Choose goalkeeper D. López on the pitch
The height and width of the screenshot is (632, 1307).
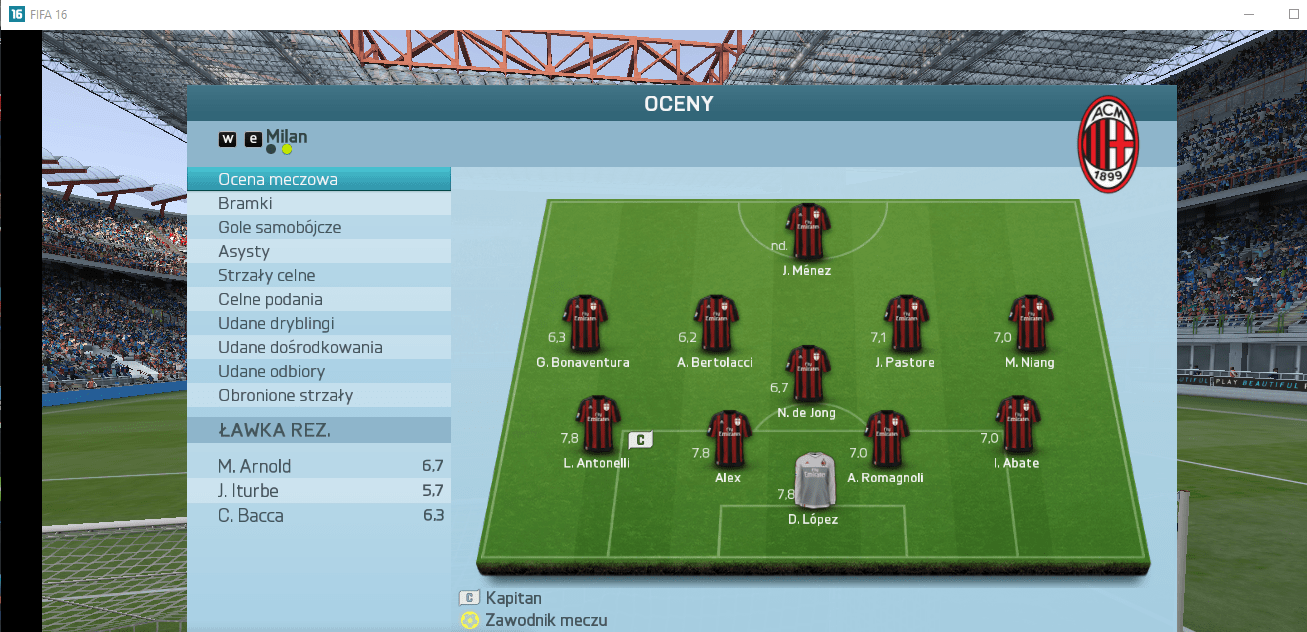click(812, 481)
